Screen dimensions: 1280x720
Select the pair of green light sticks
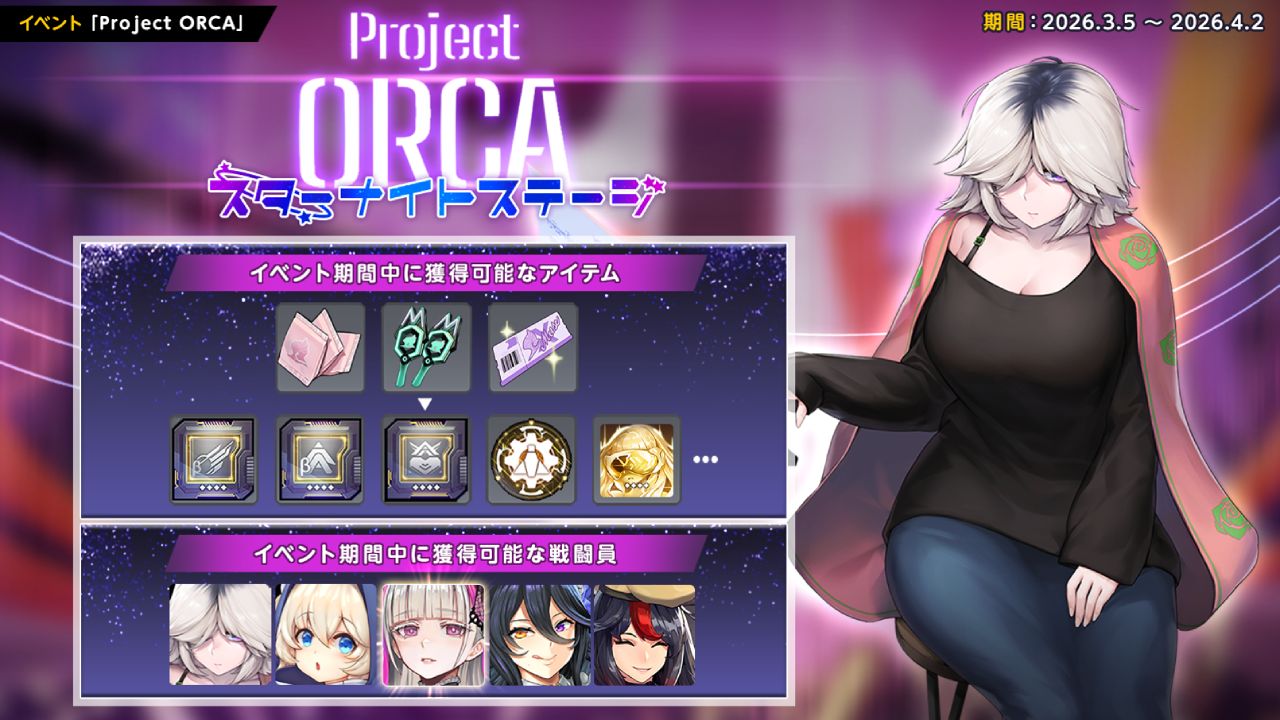coord(426,347)
